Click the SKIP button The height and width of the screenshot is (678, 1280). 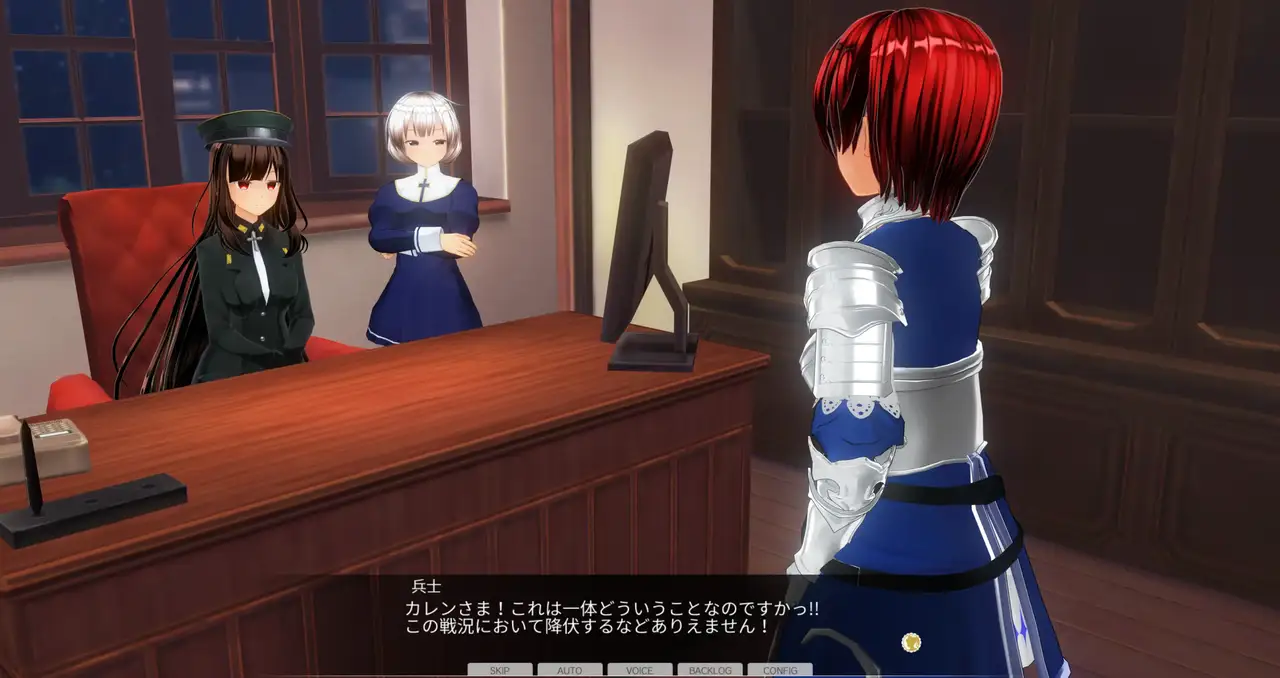coord(499,670)
